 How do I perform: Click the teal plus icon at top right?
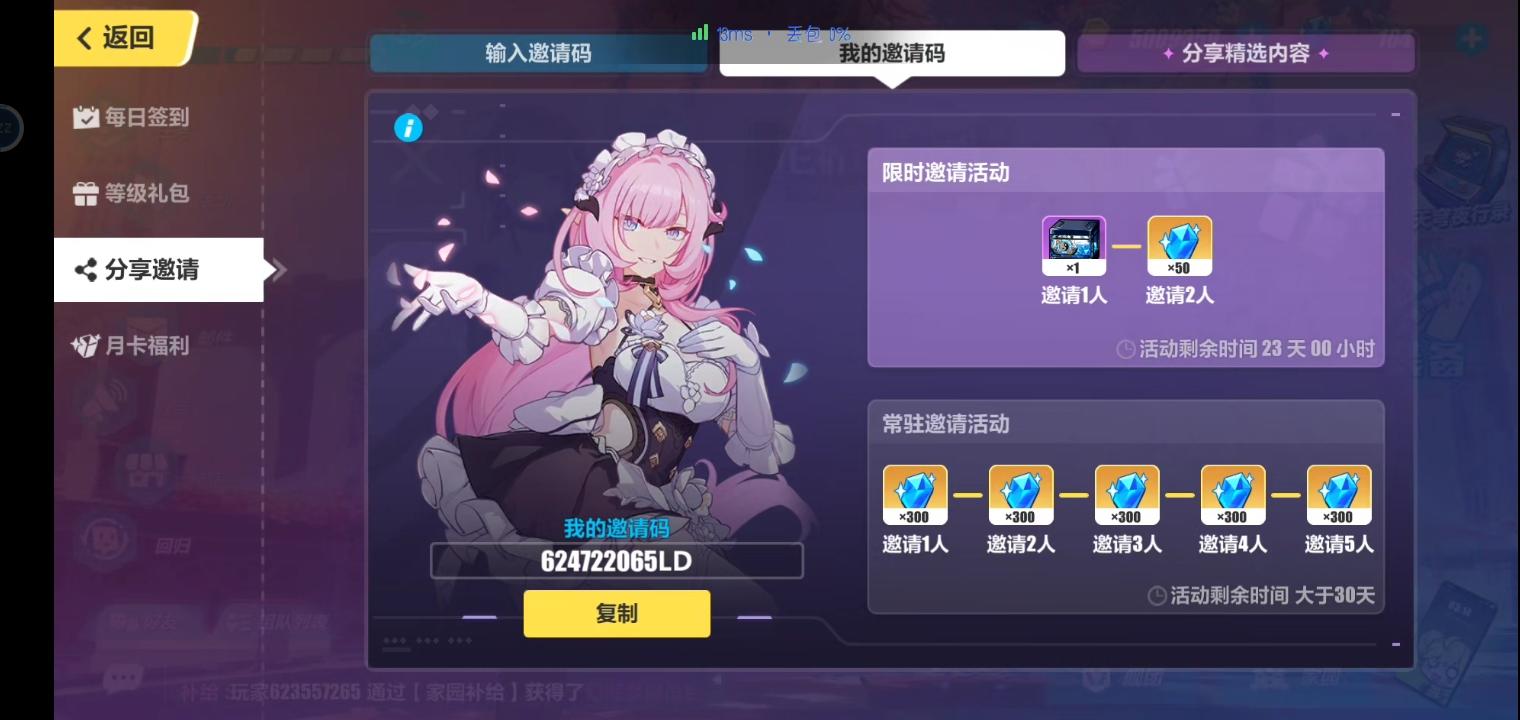(1470, 36)
